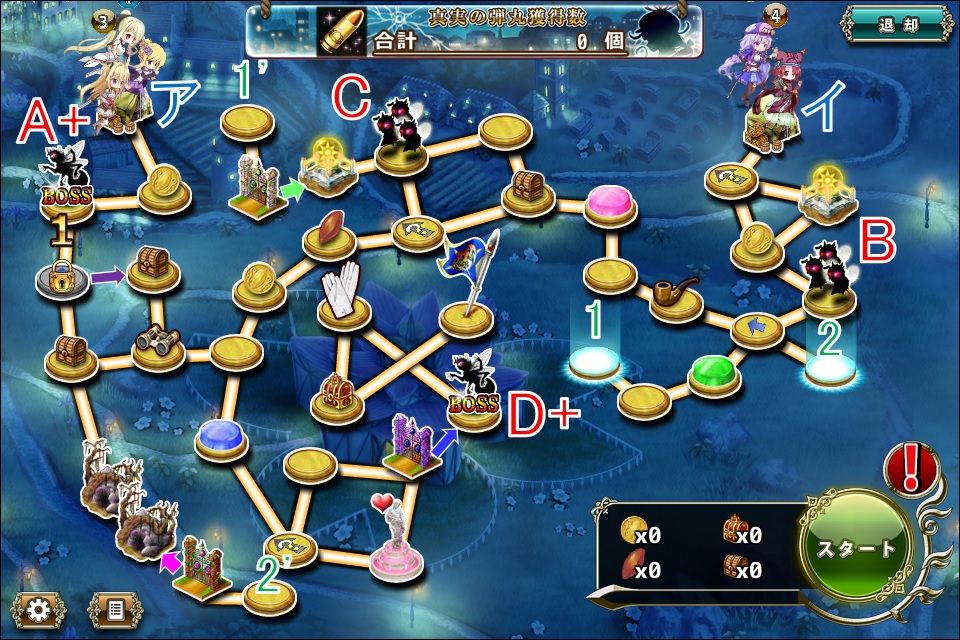Select the binoculars tile

pos(158,346)
